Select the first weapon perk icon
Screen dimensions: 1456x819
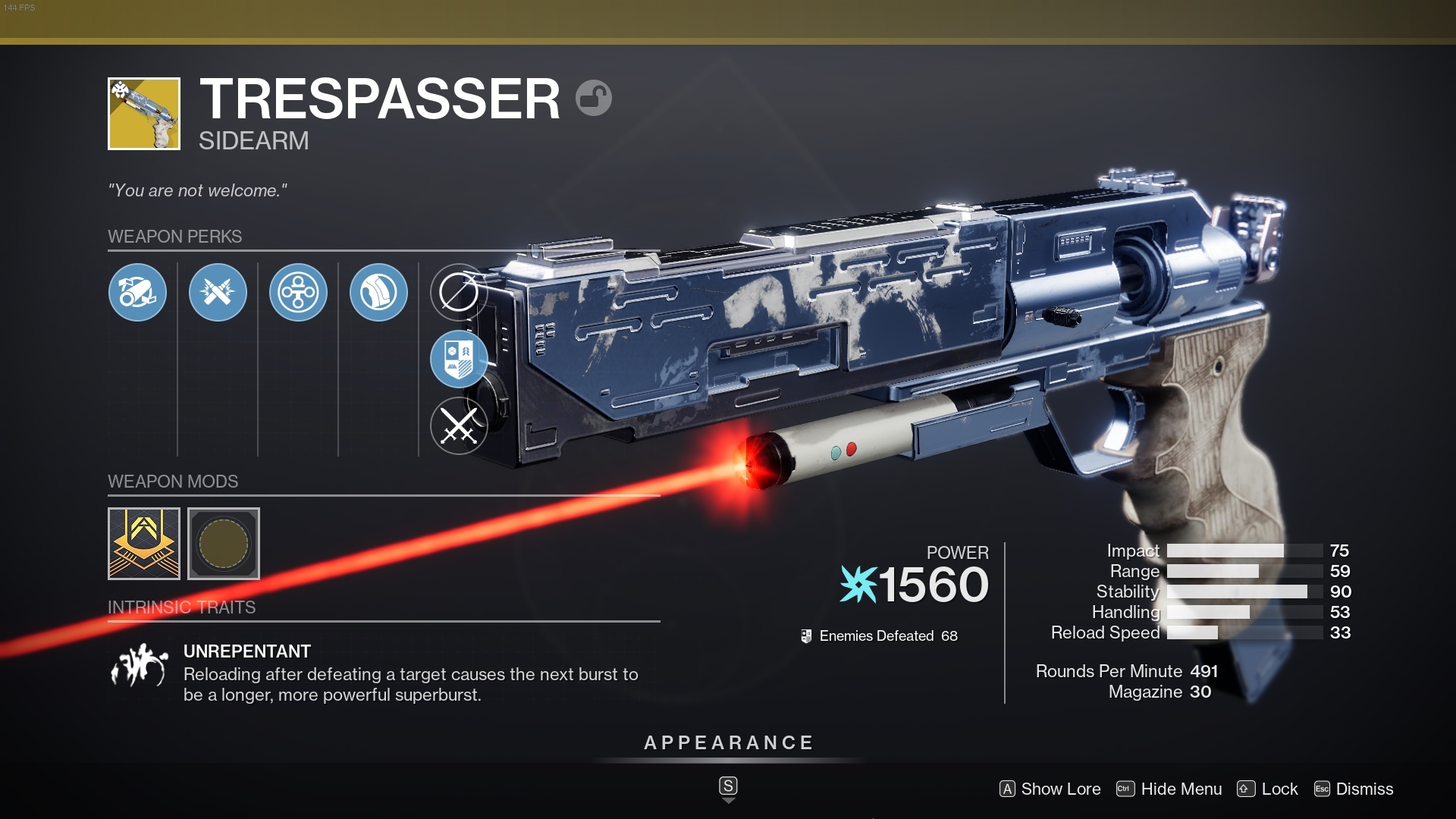pyautogui.click(x=137, y=293)
